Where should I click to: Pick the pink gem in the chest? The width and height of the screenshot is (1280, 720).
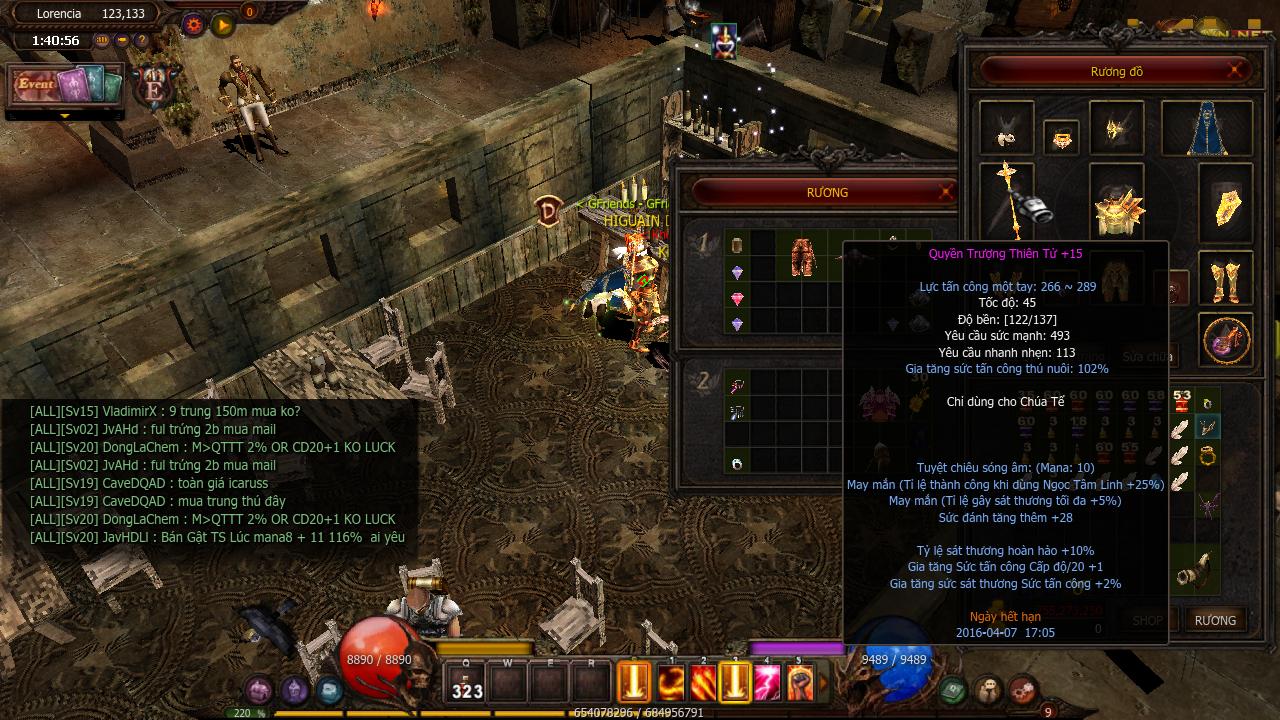click(738, 298)
